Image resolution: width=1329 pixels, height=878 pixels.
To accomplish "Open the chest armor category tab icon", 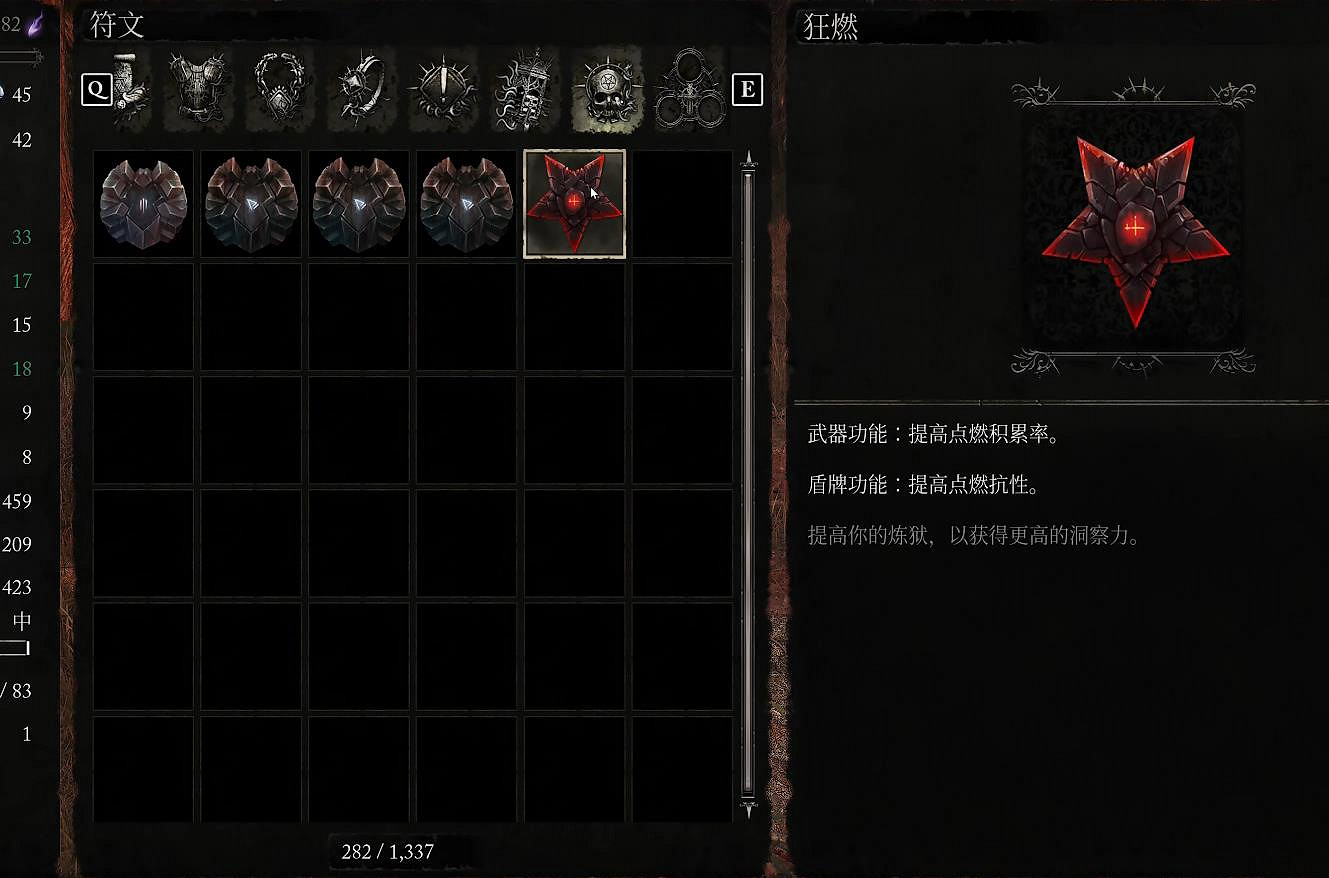I will [197, 89].
